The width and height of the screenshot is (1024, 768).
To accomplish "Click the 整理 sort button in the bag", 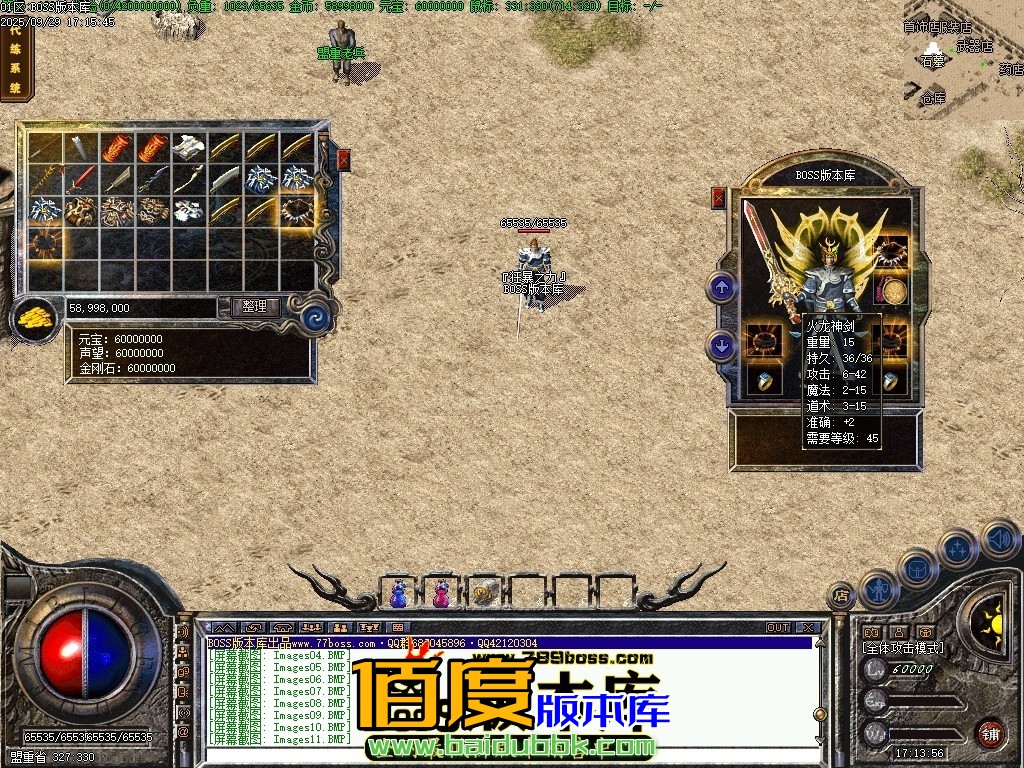I will point(255,307).
